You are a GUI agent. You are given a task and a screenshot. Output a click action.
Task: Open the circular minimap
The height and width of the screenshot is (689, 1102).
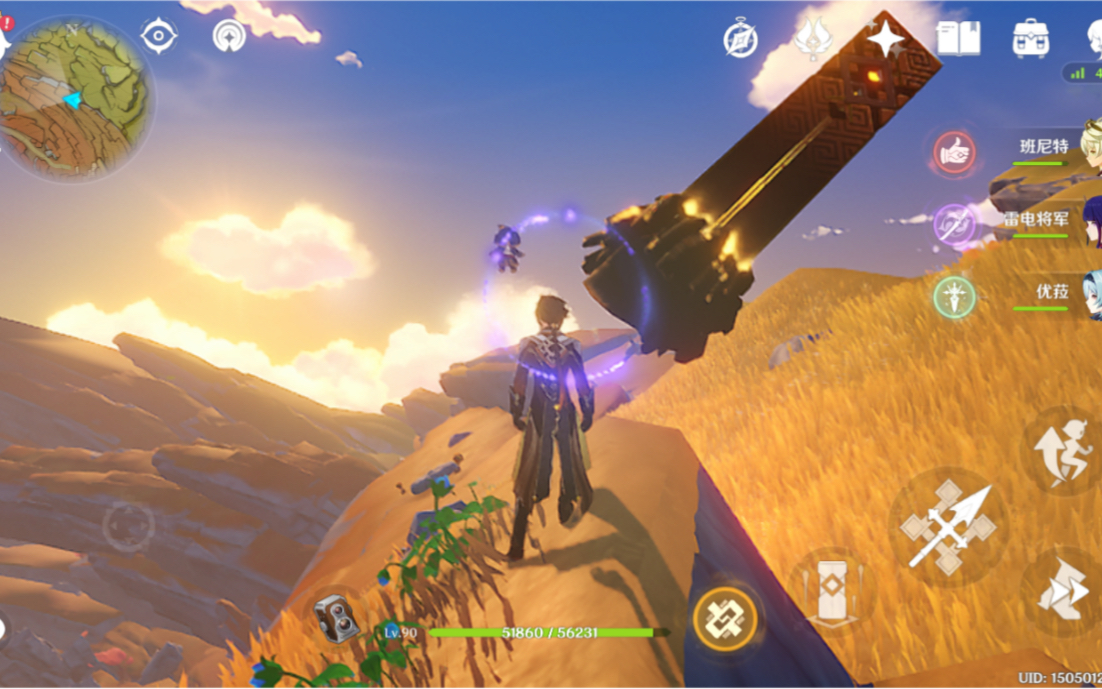pos(77,98)
